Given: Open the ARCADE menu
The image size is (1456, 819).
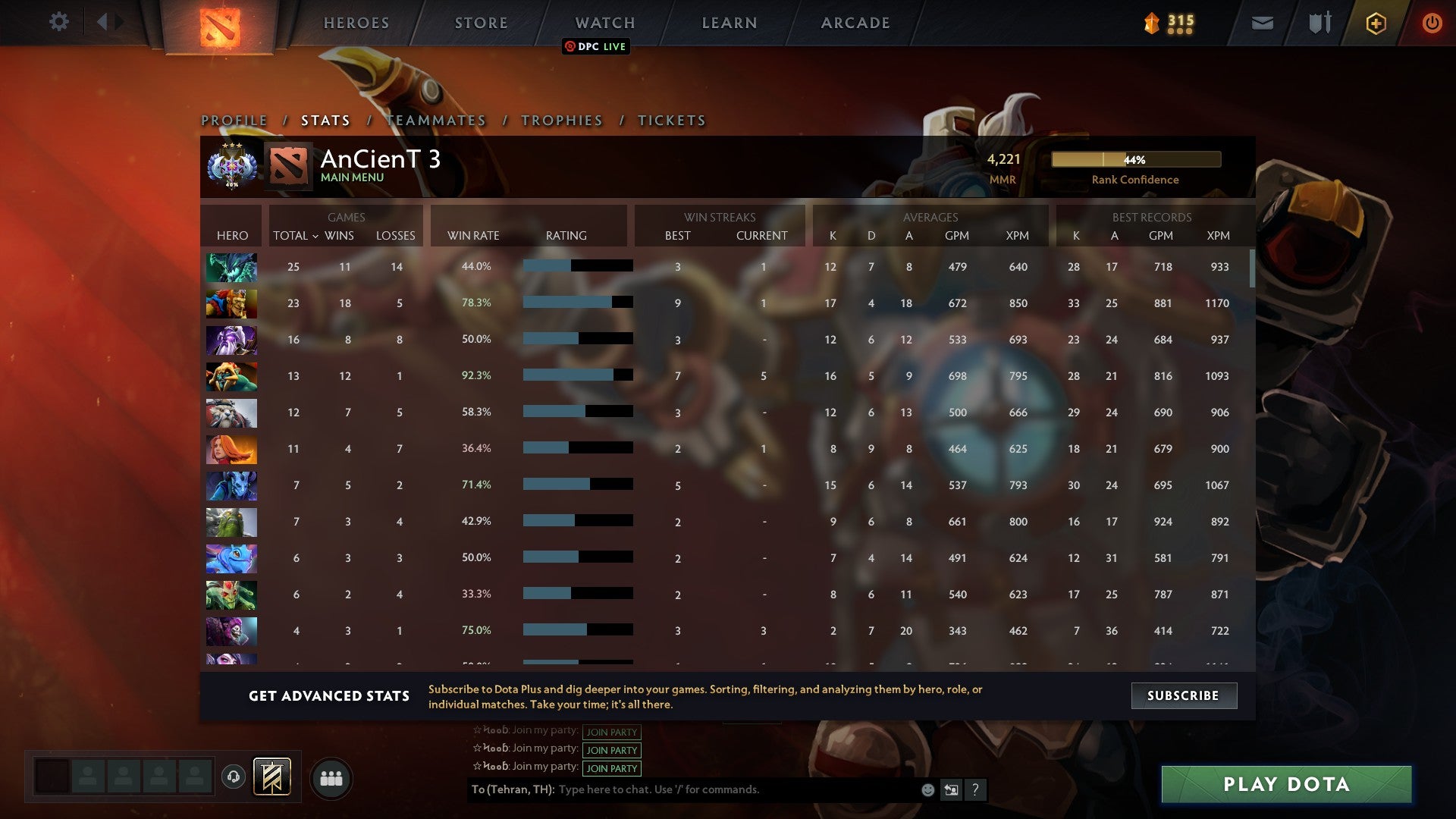Looking at the screenshot, I should point(855,23).
